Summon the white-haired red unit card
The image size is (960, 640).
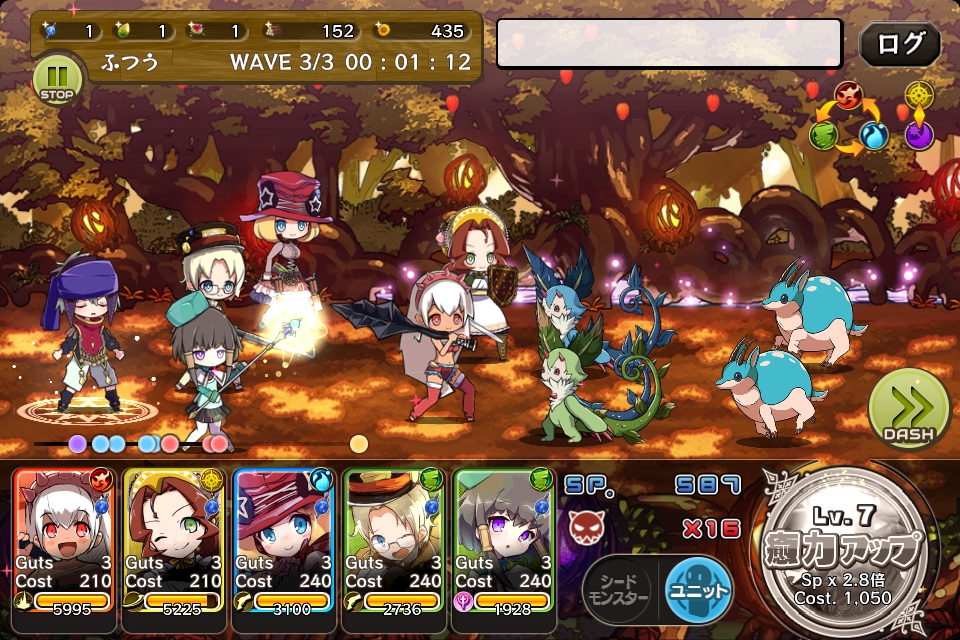point(65,538)
